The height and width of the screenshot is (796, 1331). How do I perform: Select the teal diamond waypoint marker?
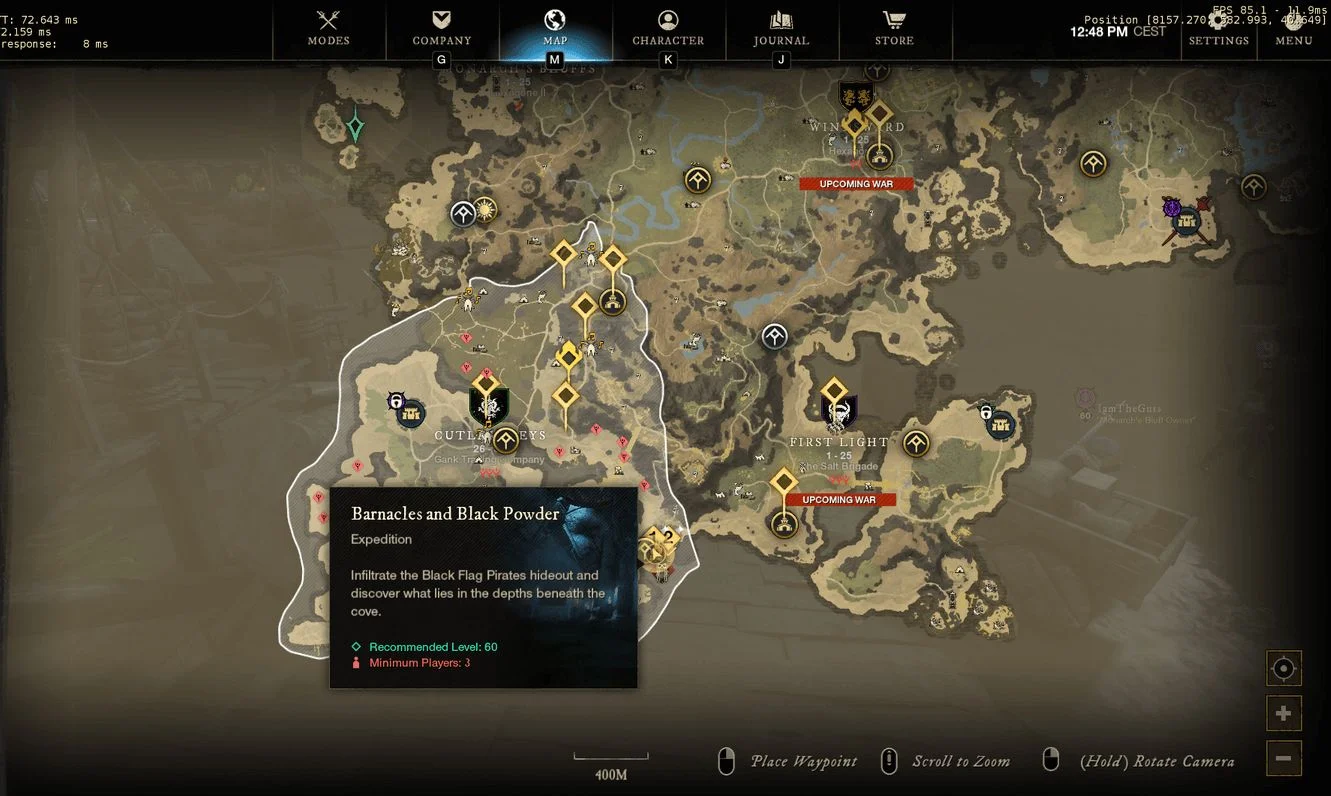pos(355,128)
